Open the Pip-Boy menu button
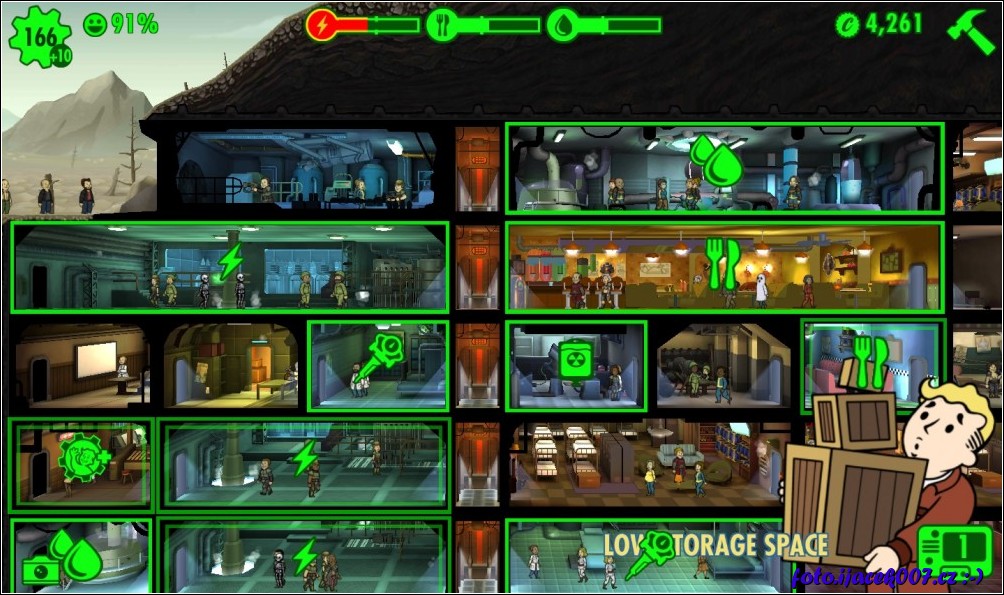The width and height of the screenshot is (1004, 595). (x=954, y=549)
